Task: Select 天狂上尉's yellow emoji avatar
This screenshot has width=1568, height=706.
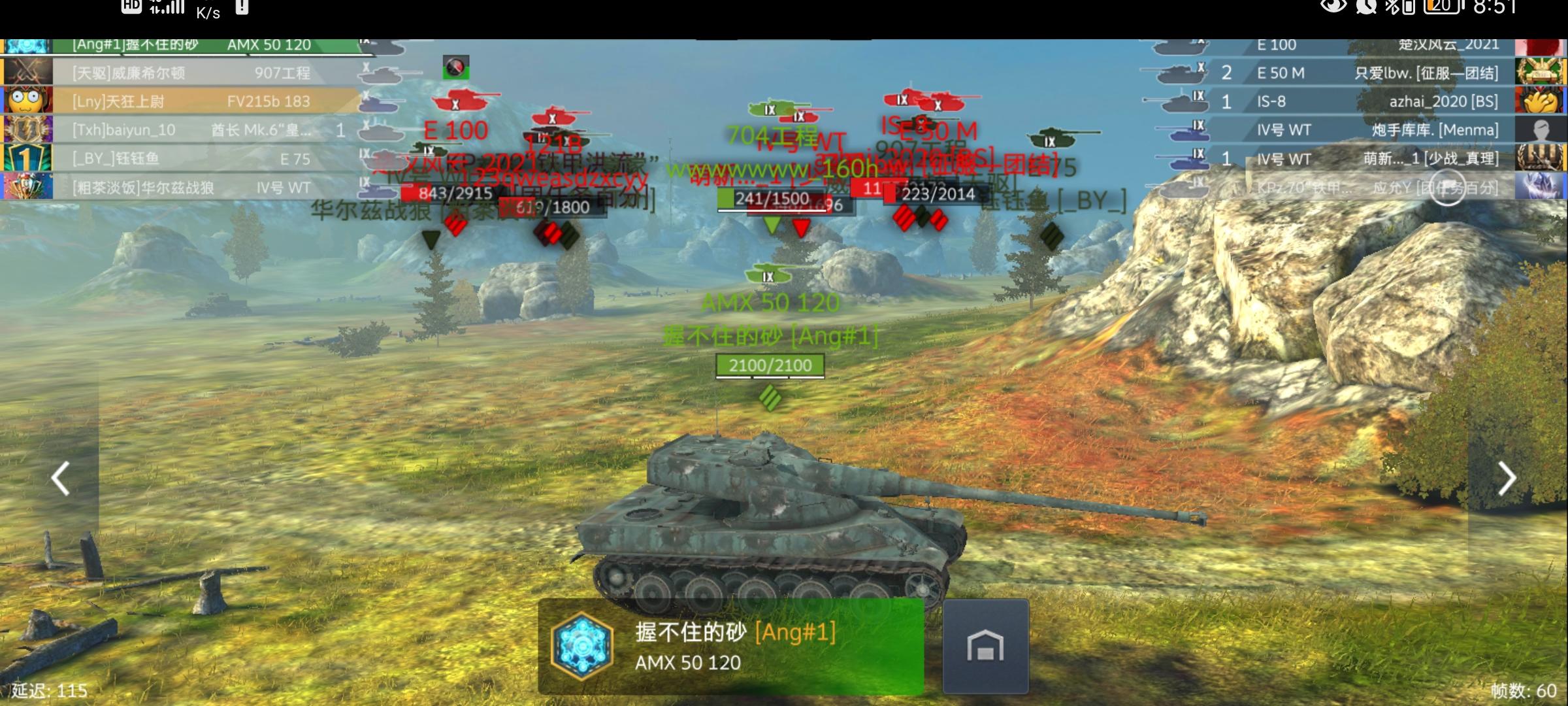Action: [25, 101]
